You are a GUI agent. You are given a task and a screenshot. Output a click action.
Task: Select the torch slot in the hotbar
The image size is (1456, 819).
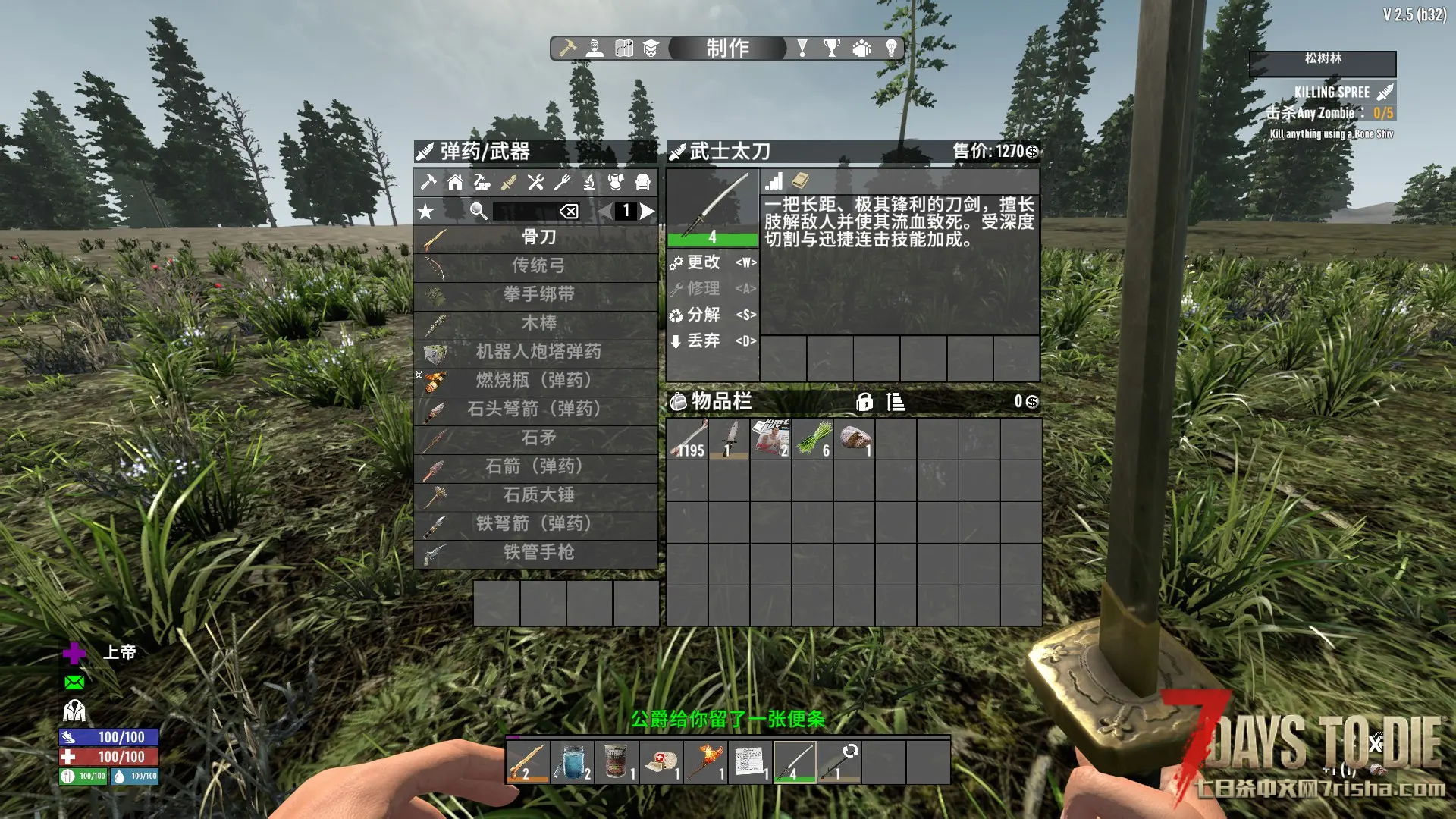(x=704, y=761)
